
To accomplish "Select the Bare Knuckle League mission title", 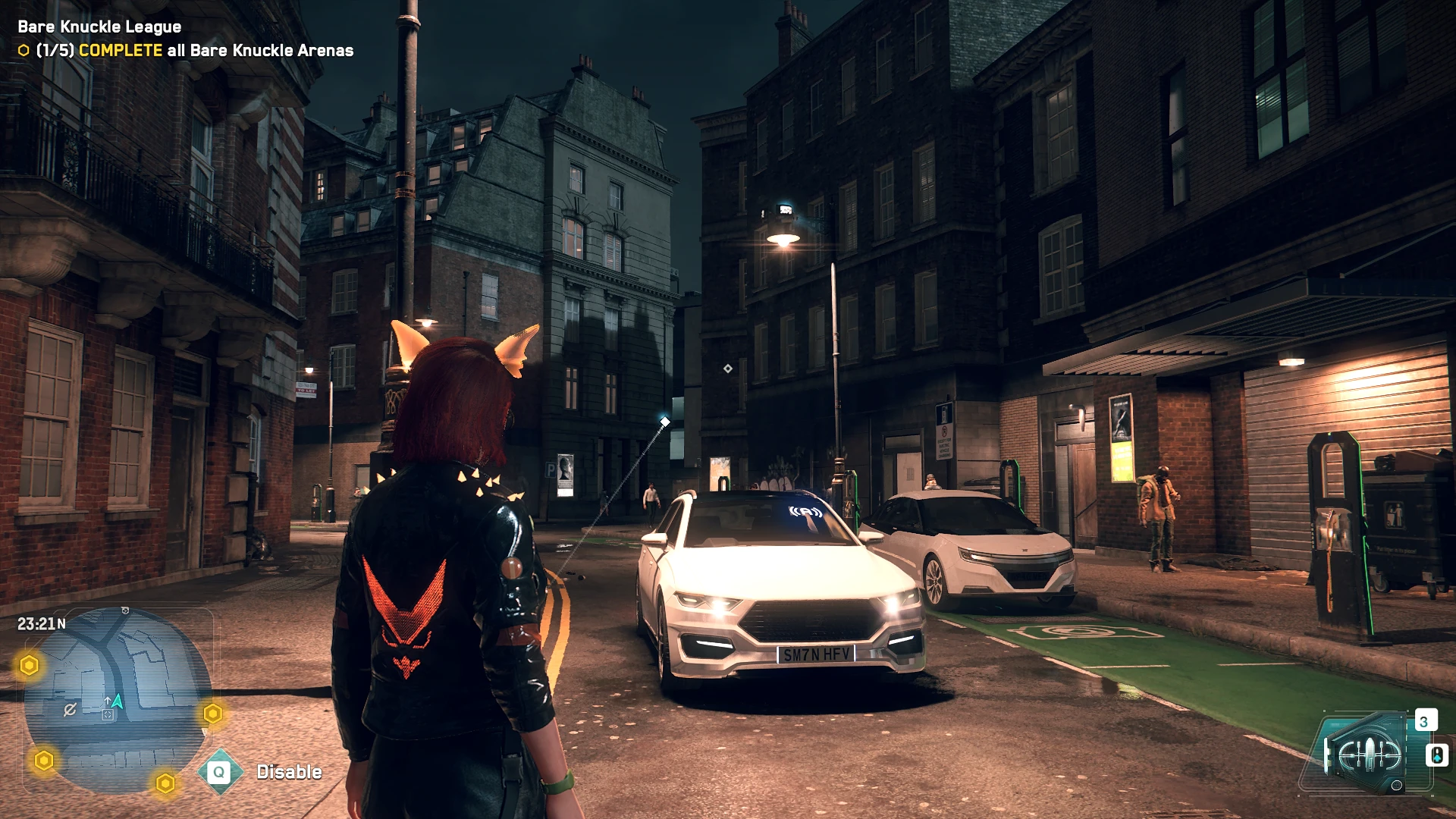I will point(99,26).
